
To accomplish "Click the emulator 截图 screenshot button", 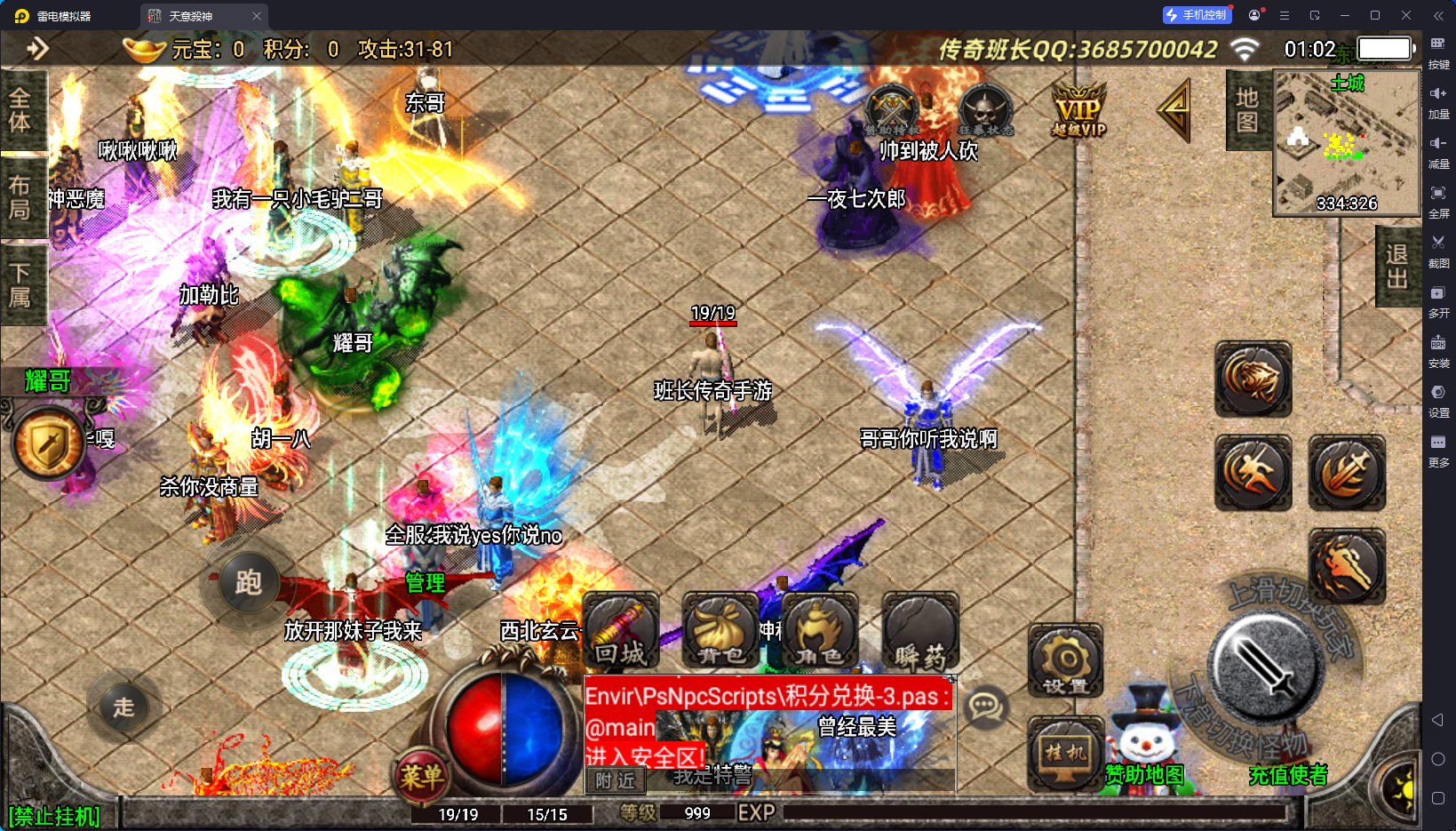I will coord(1438,250).
